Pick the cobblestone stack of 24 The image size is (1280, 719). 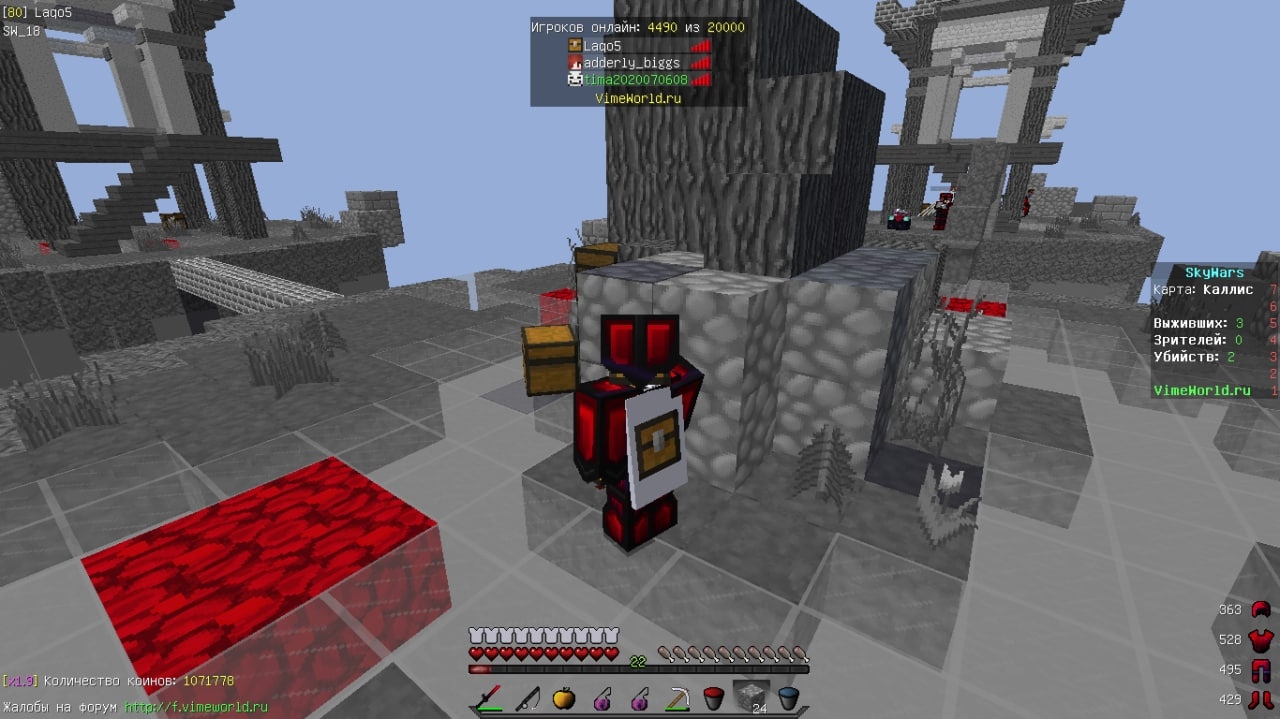pos(747,696)
